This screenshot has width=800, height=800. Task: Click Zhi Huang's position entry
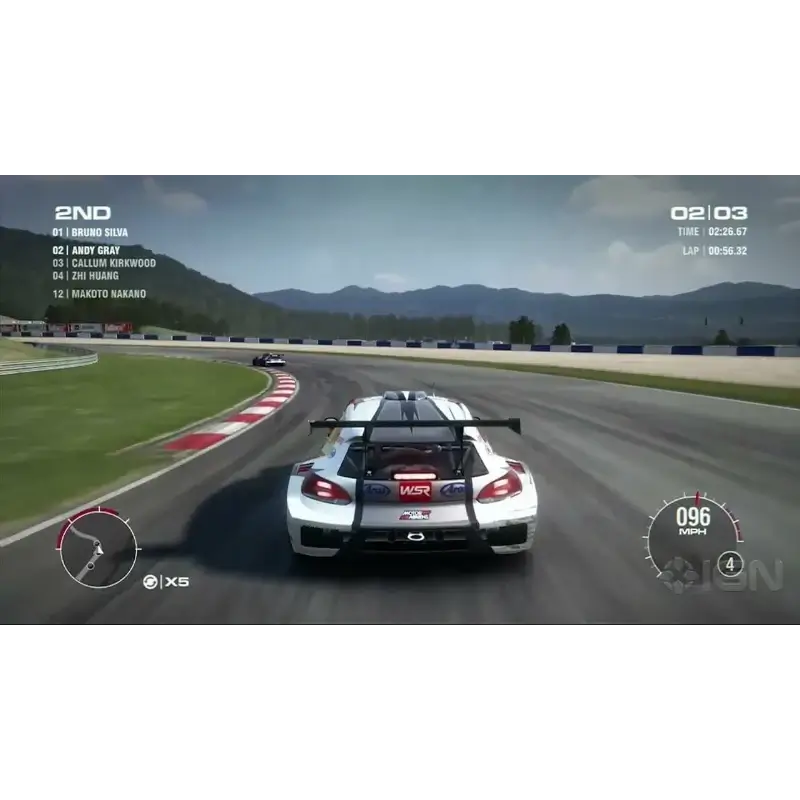[x=86, y=276]
